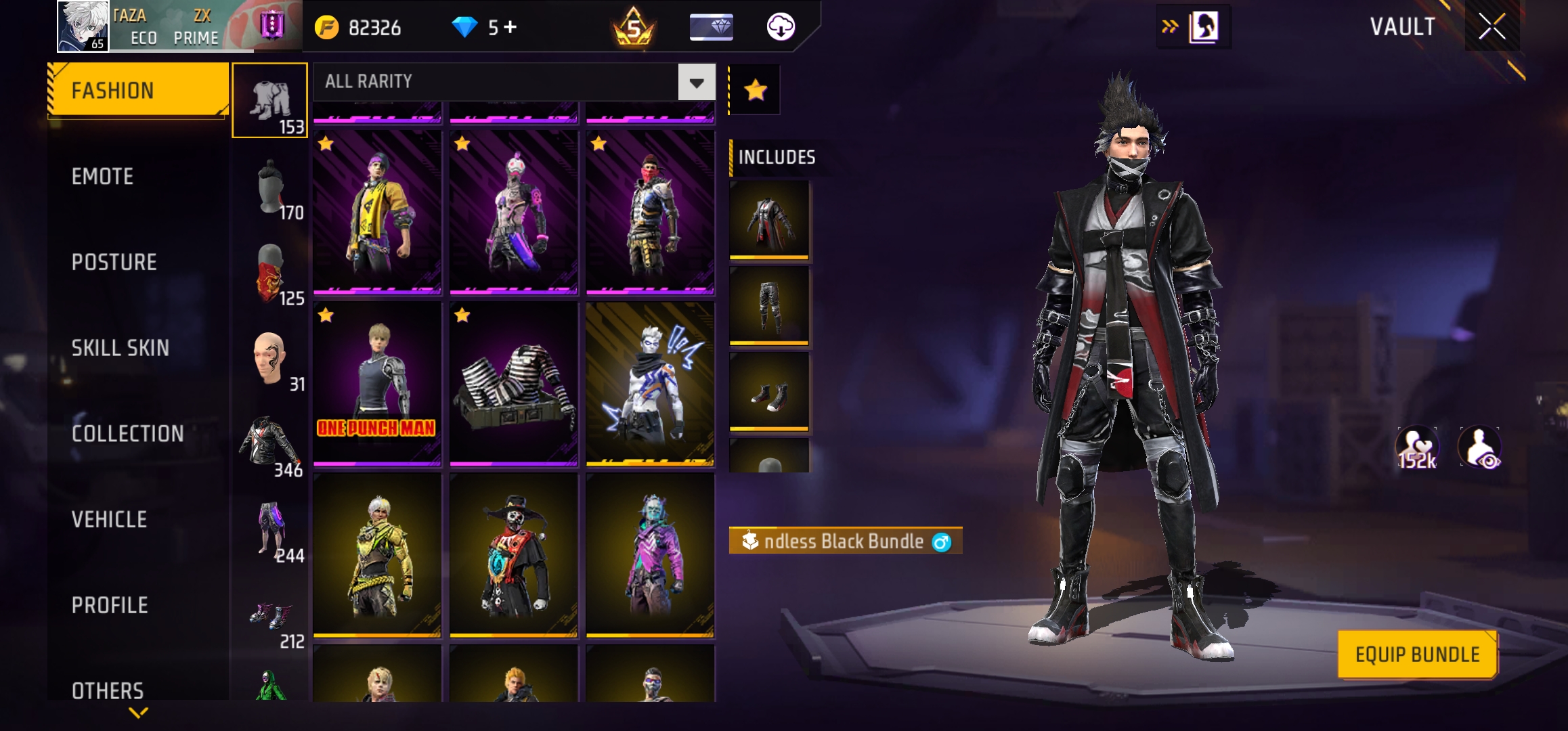Open the Posture category
The height and width of the screenshot is (731, 1568).
coord(114,263)
